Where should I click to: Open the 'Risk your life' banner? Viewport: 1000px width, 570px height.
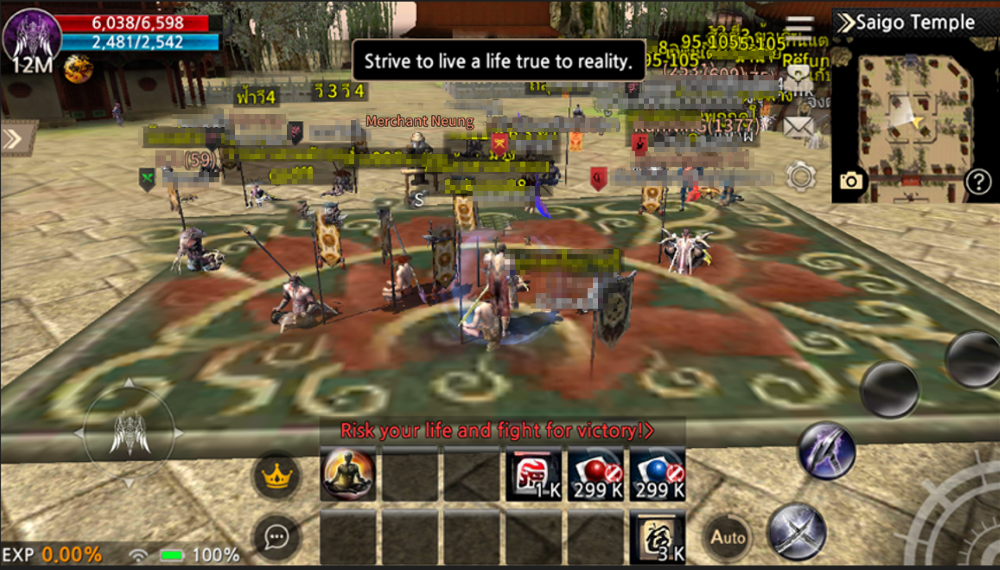coord(497,431)
